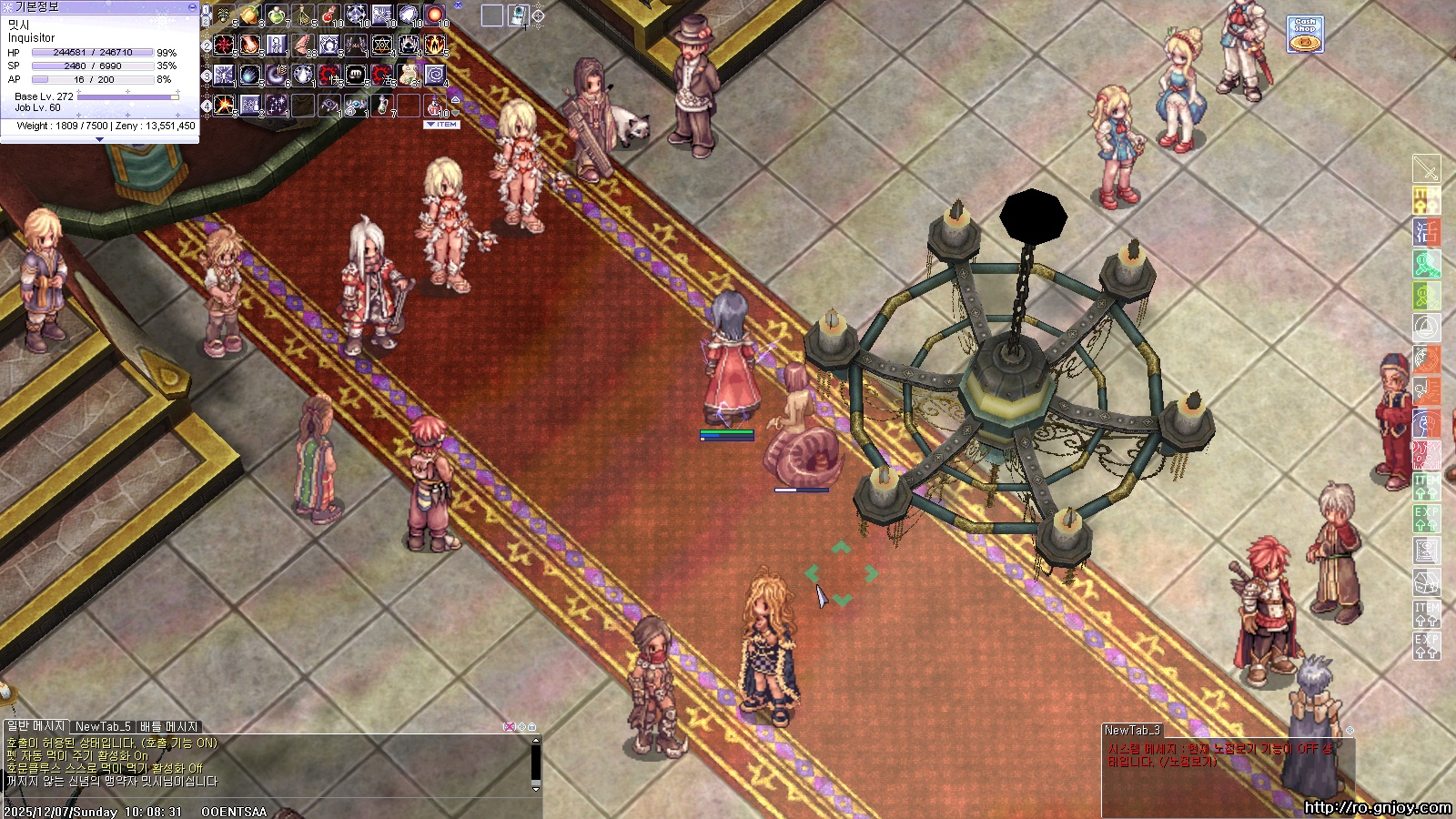Open the NewTab_5 chat tab
The height and width of the screenshot is (819, 1456).
tap(103, 726)
